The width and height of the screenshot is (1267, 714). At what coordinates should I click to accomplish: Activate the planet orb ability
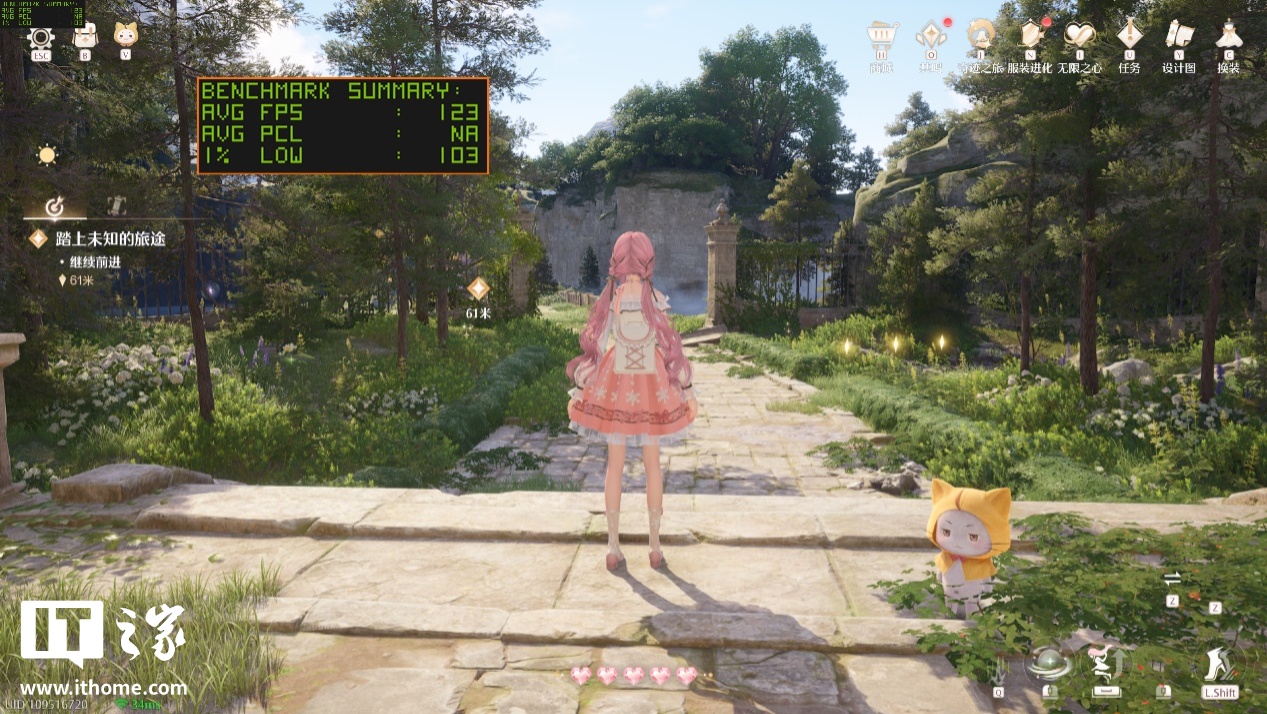click(1050, 663)
